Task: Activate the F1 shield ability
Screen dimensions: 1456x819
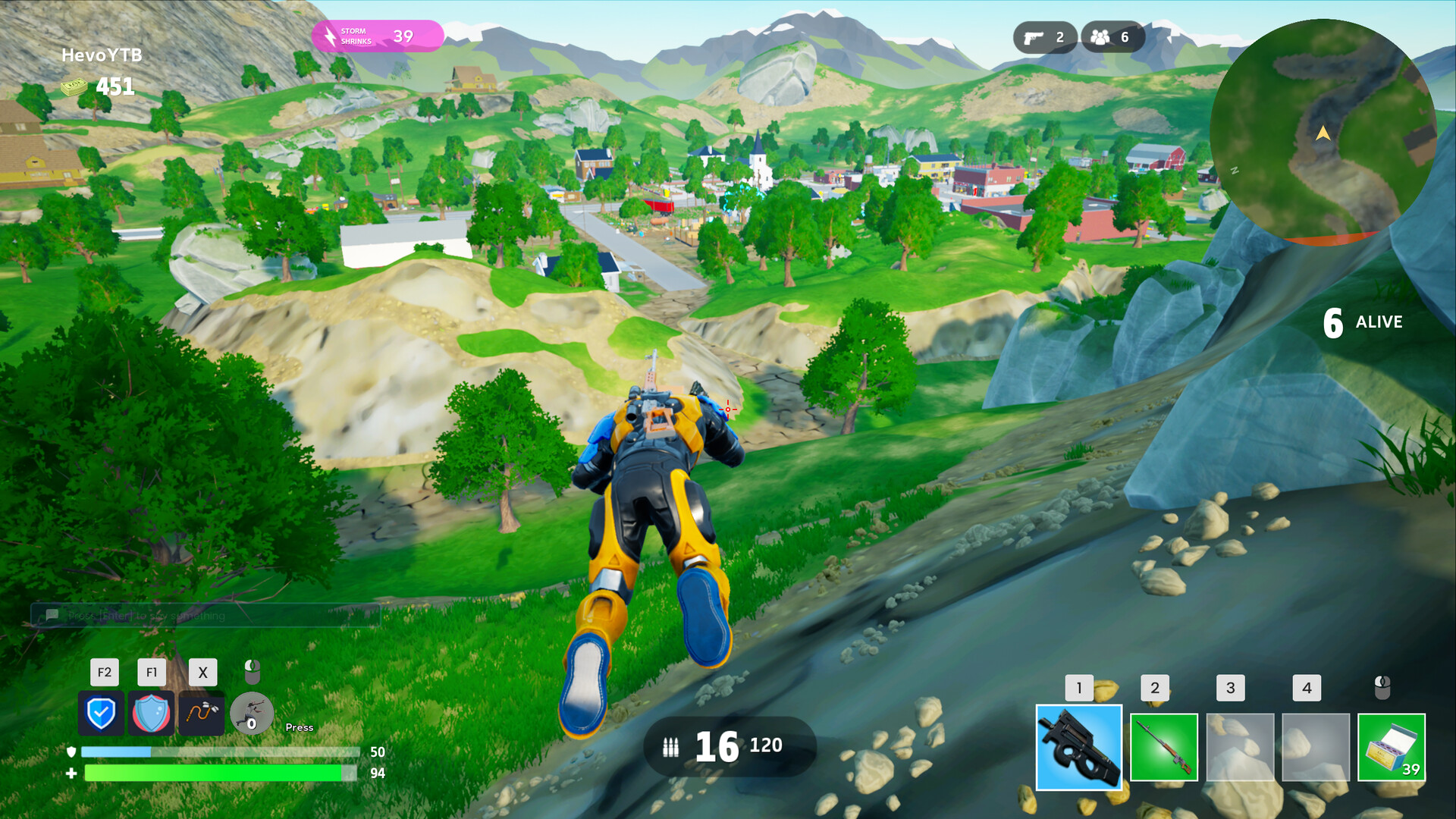Action: coord(152,714)
